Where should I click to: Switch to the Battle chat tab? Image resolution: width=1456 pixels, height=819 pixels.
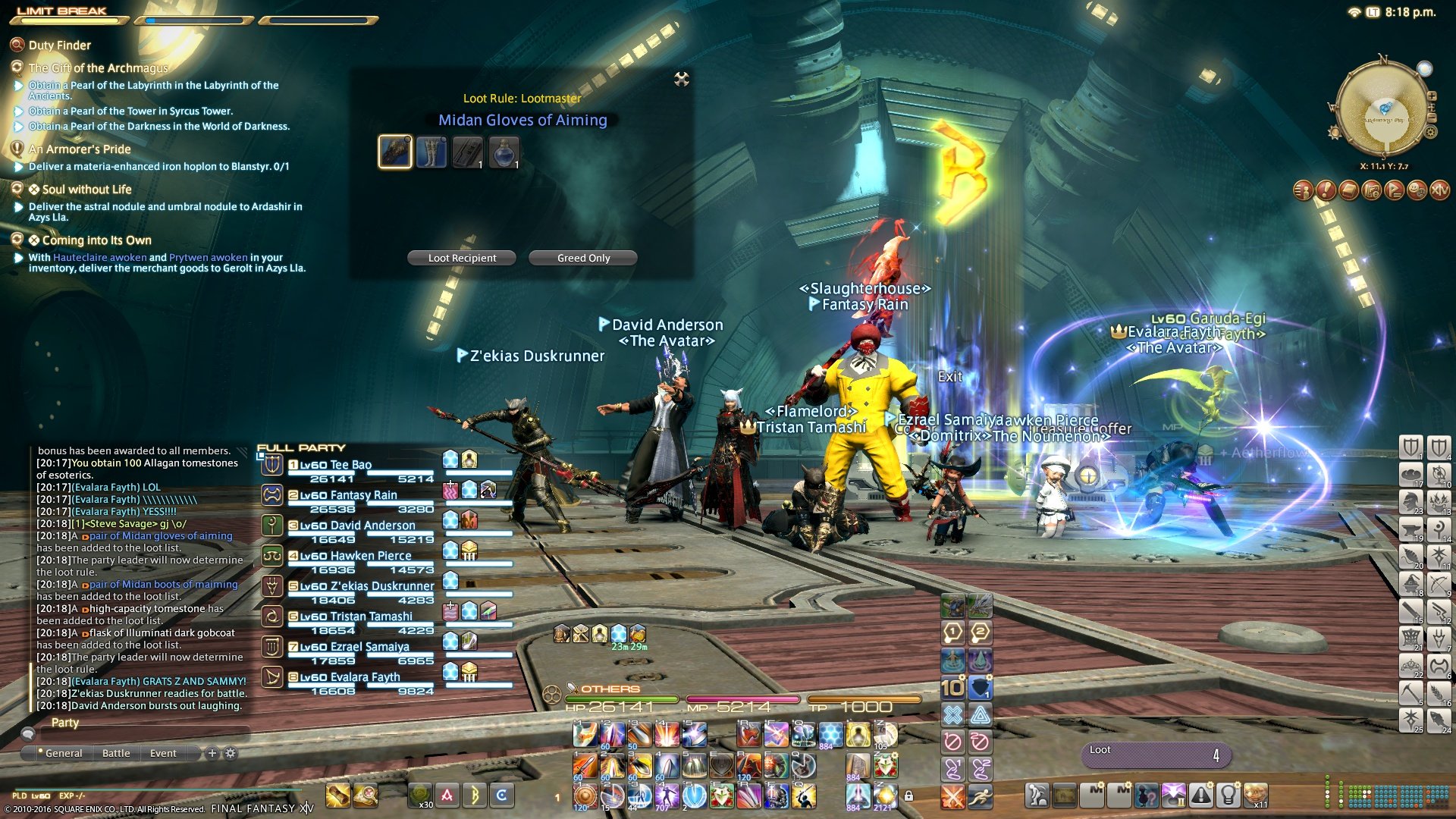116,753
